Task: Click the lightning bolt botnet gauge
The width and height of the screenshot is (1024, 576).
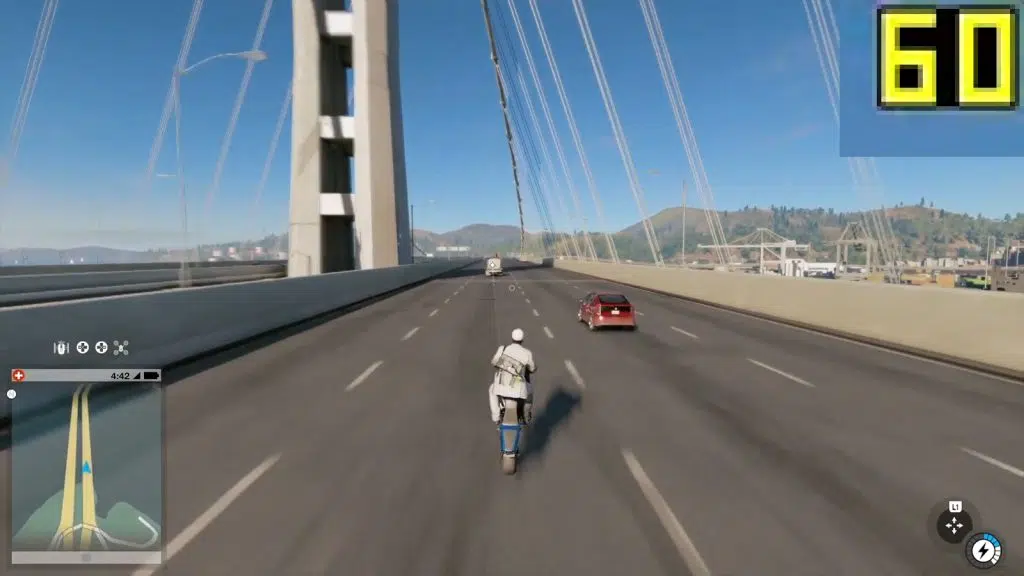Action: [984, 549]
